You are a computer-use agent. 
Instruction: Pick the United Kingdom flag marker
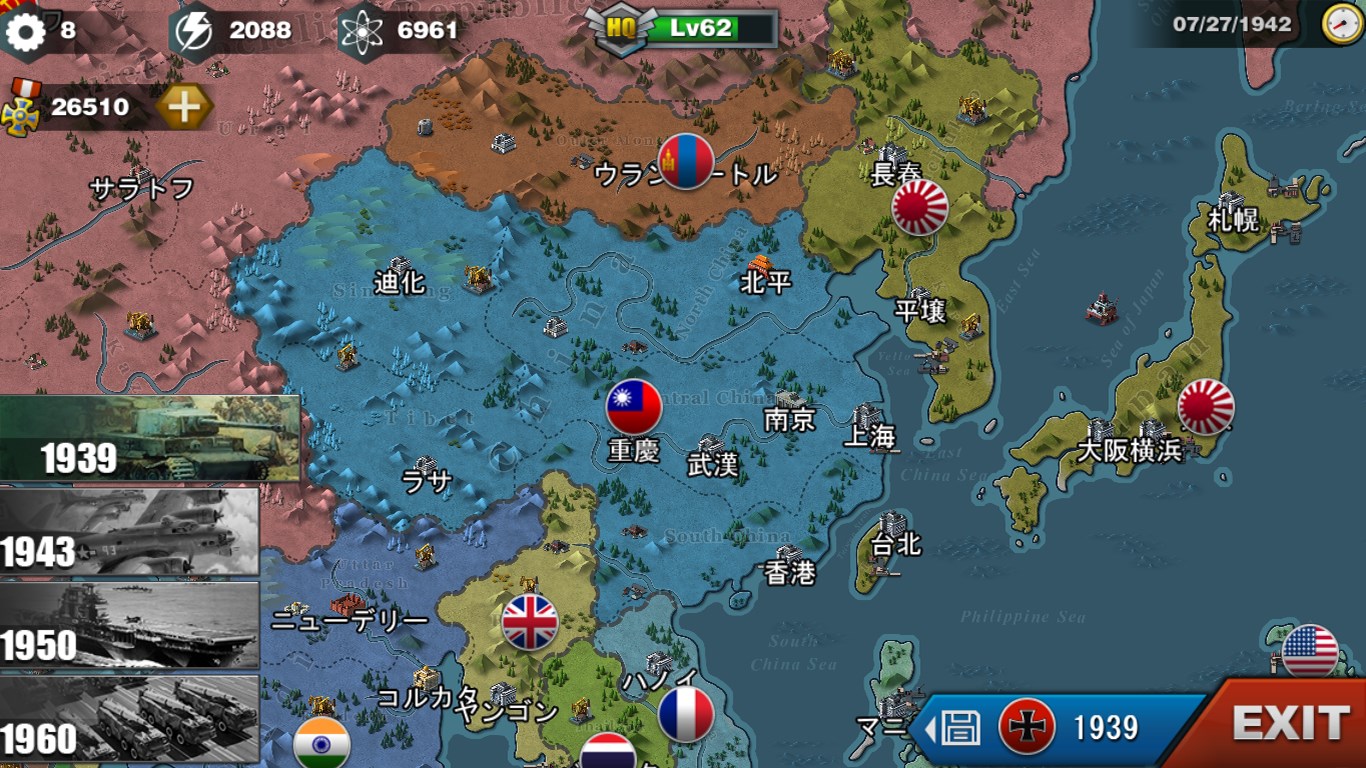[x=529, y=622]
